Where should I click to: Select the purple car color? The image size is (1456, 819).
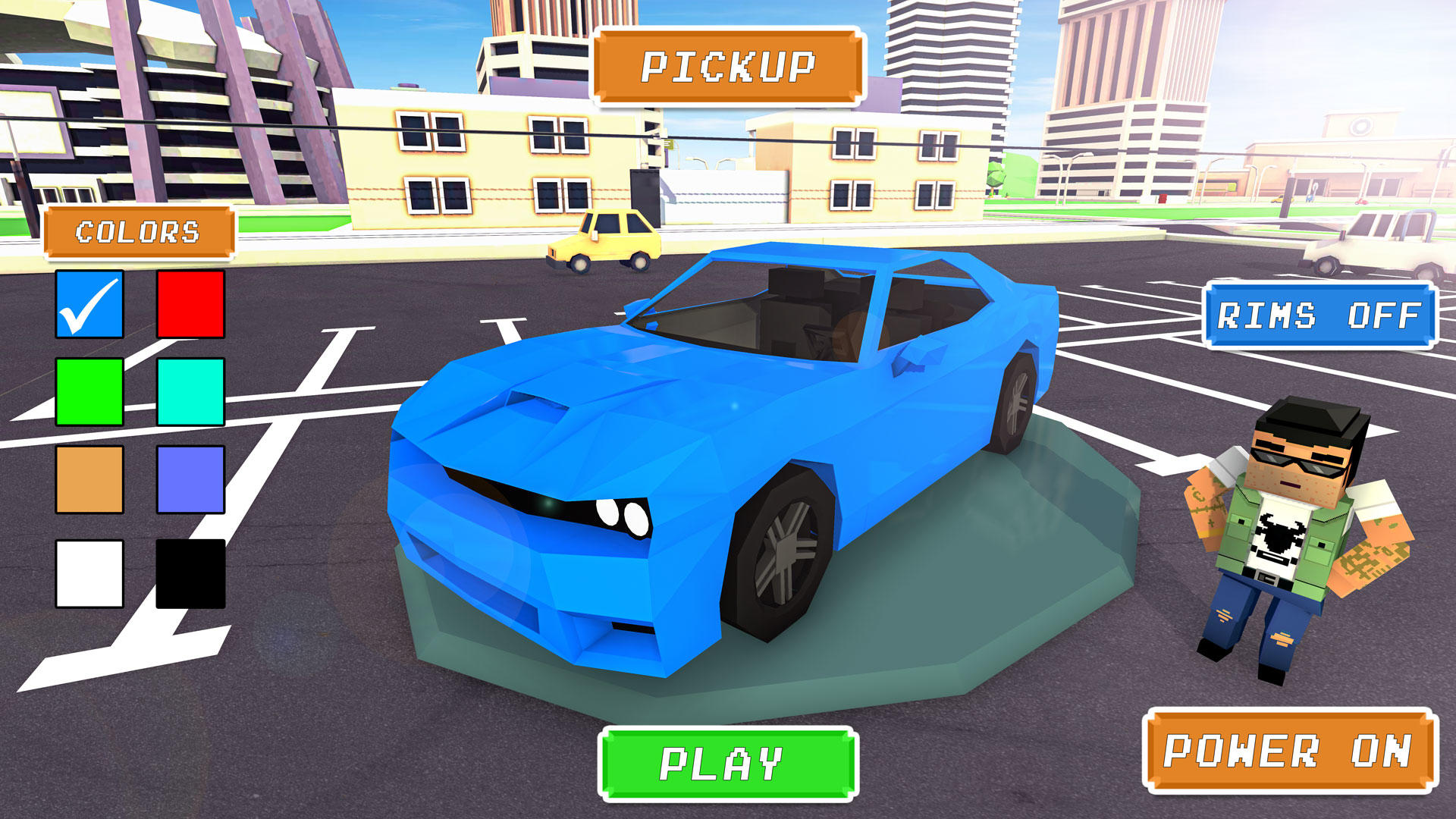click(x=190, y=480)
